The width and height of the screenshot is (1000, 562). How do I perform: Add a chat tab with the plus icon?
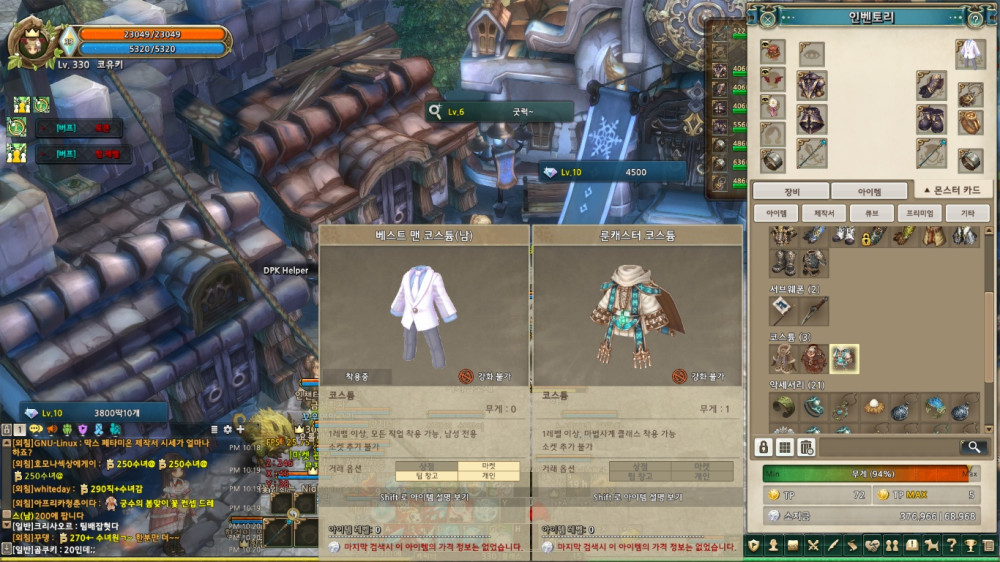[240, 429]
